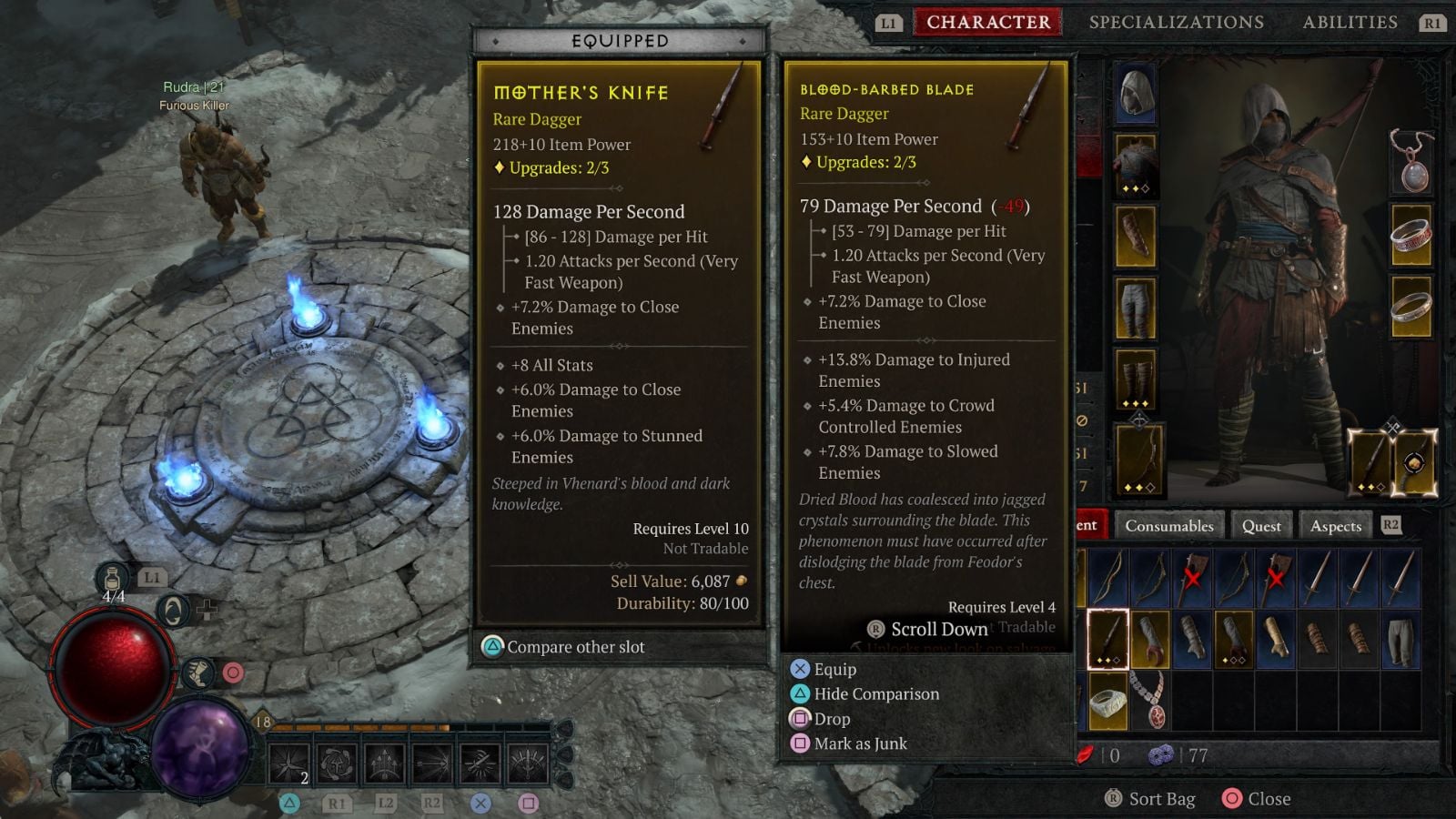Select the Character tab
Image resolution: width=1456 pixels, height=819 pixels.
988,22
